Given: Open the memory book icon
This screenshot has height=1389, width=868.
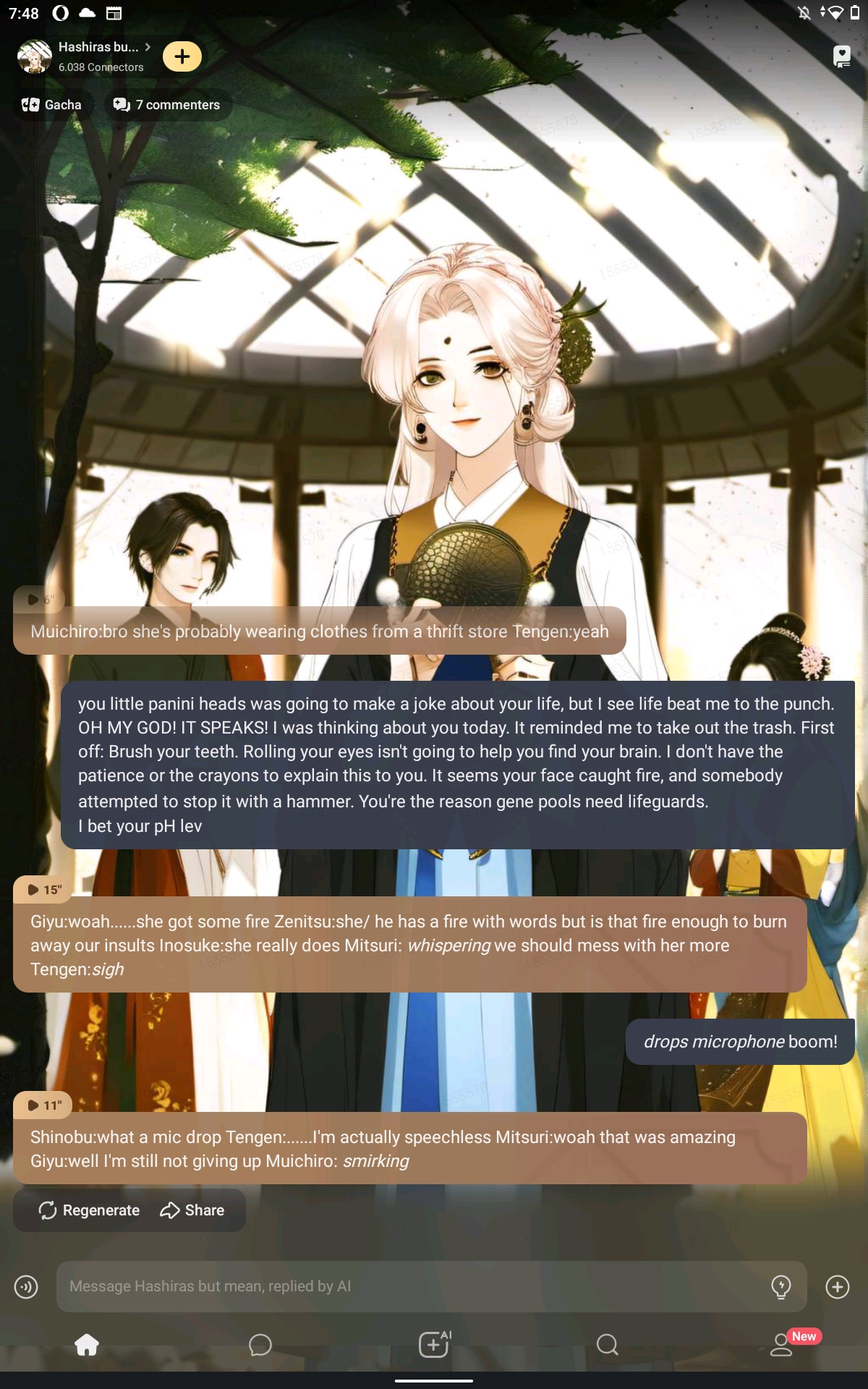Looking at the screenshot, I should pos(841,56).
